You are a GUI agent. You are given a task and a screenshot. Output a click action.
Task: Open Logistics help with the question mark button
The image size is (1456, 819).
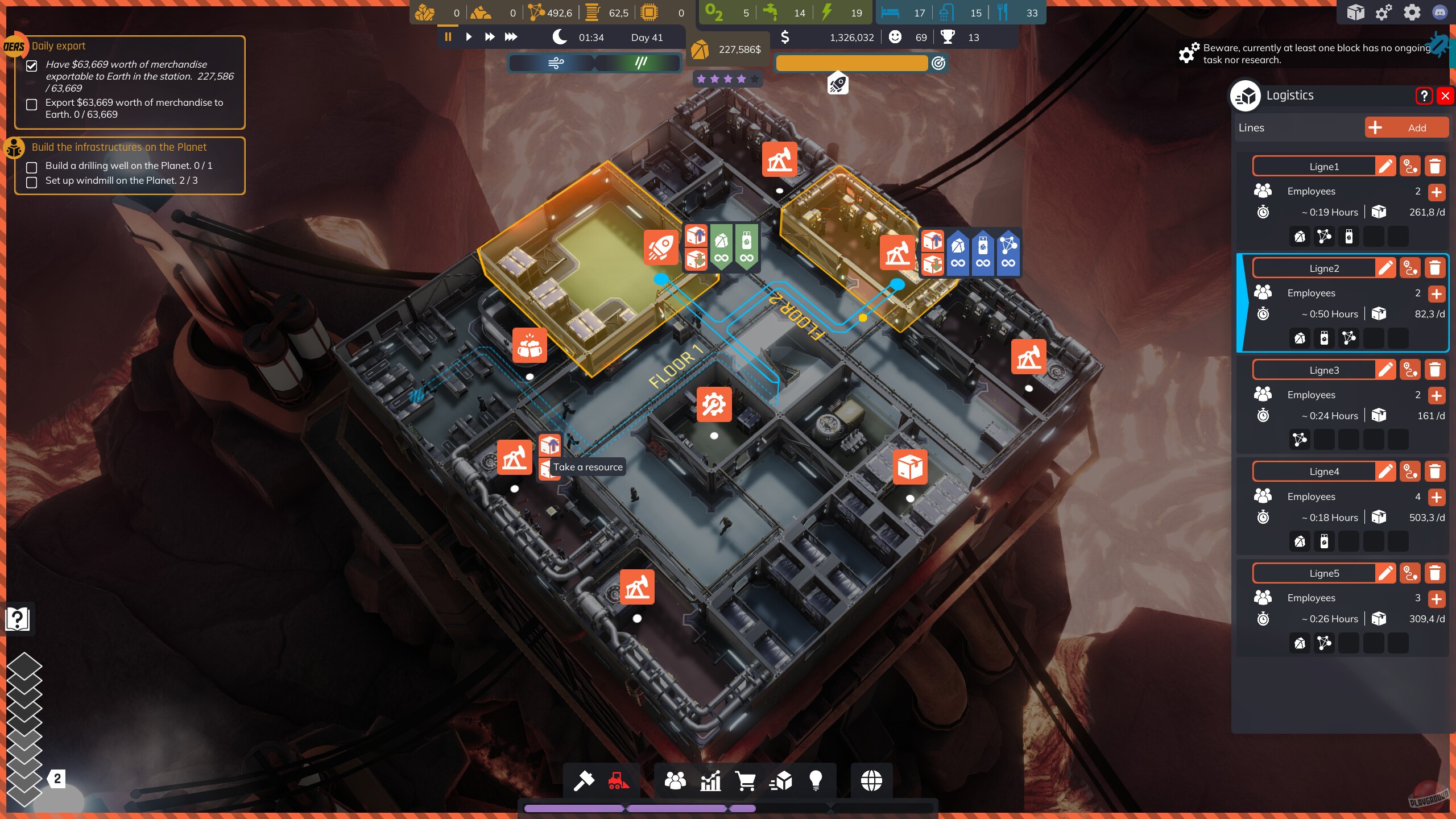tap(1425, 96)
